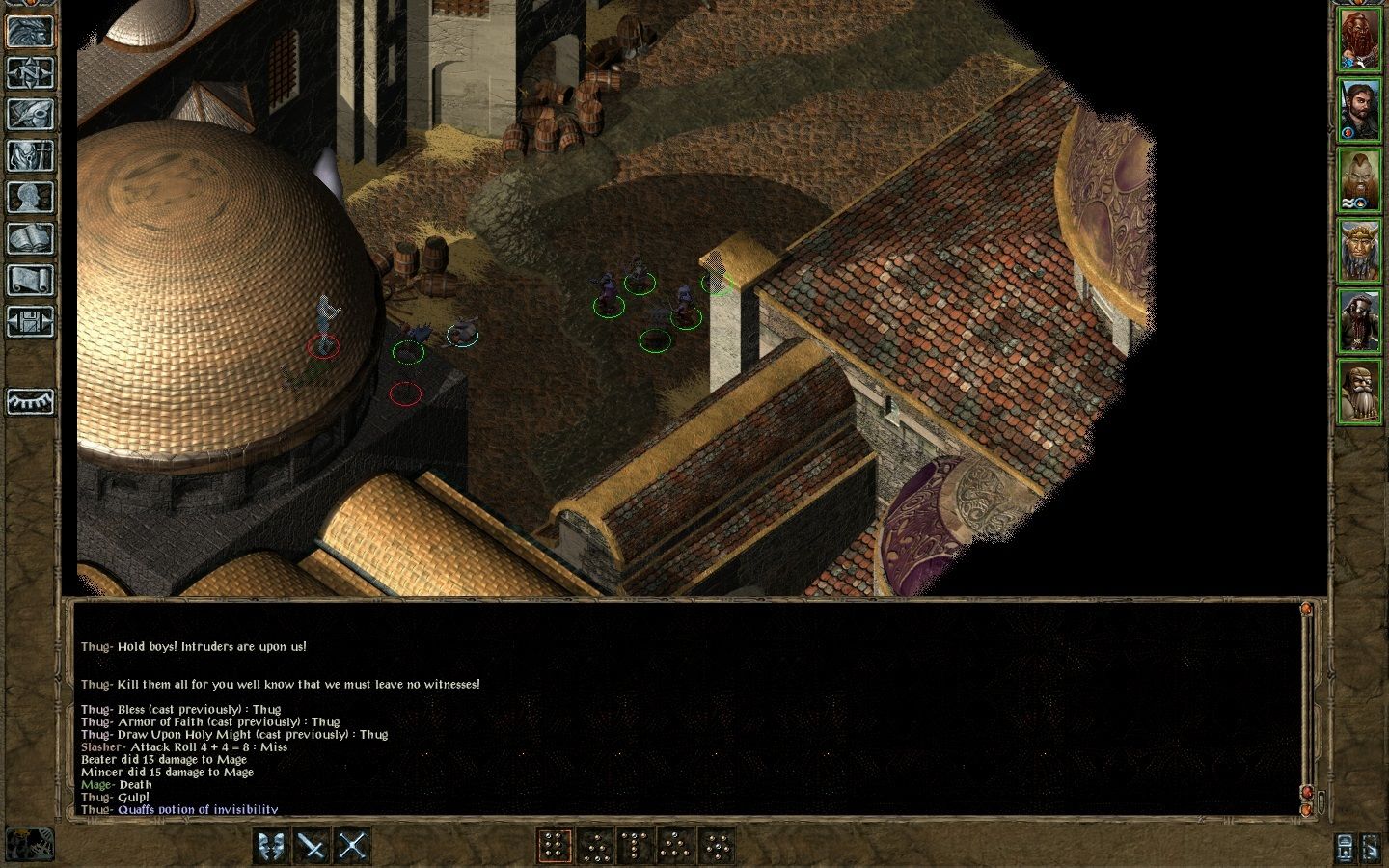Open the journal with the quill icon
This screenshot has height=868, width=1389.
click(30, 114)
